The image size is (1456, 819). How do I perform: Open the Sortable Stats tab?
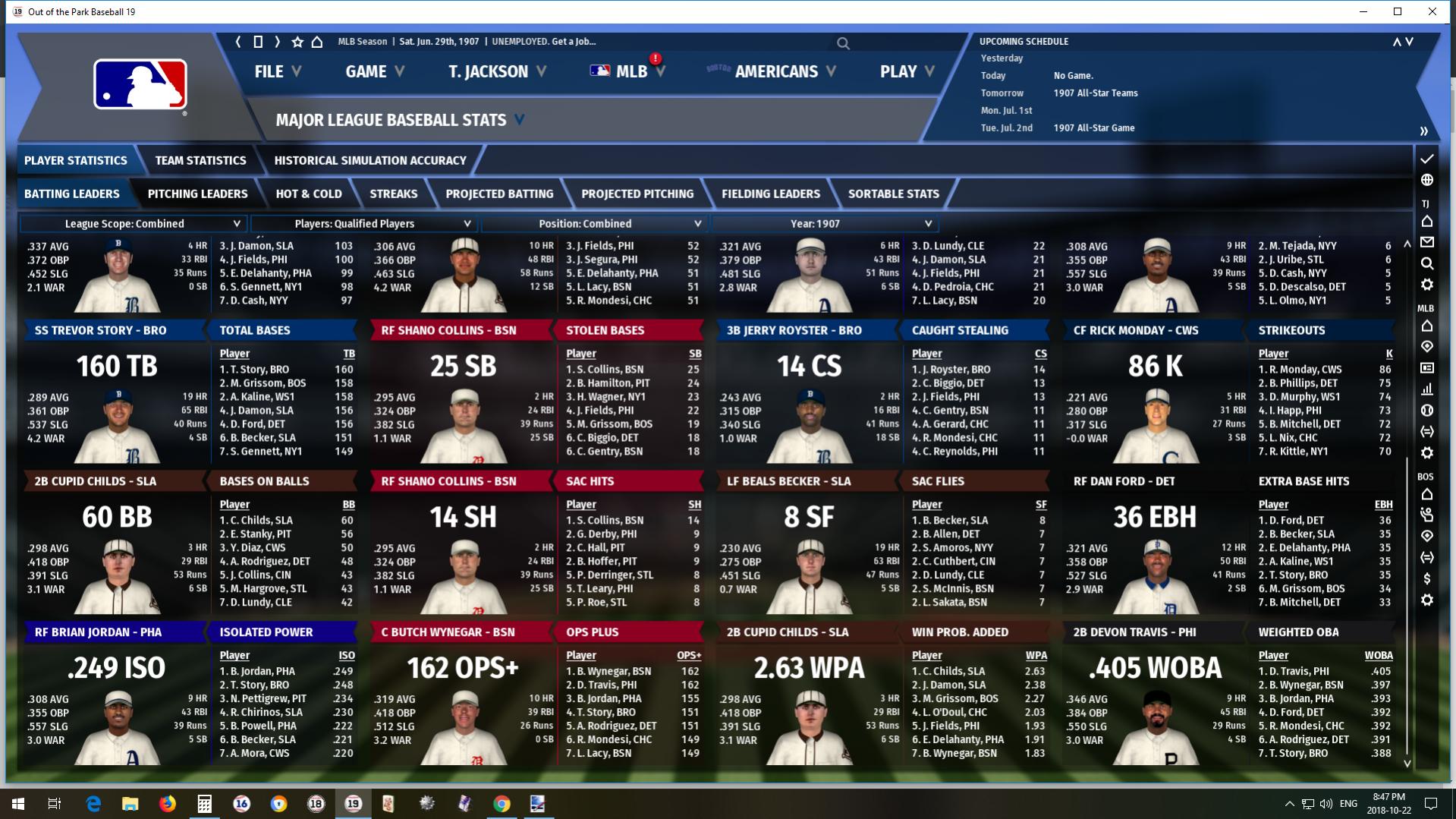point(893,194)
